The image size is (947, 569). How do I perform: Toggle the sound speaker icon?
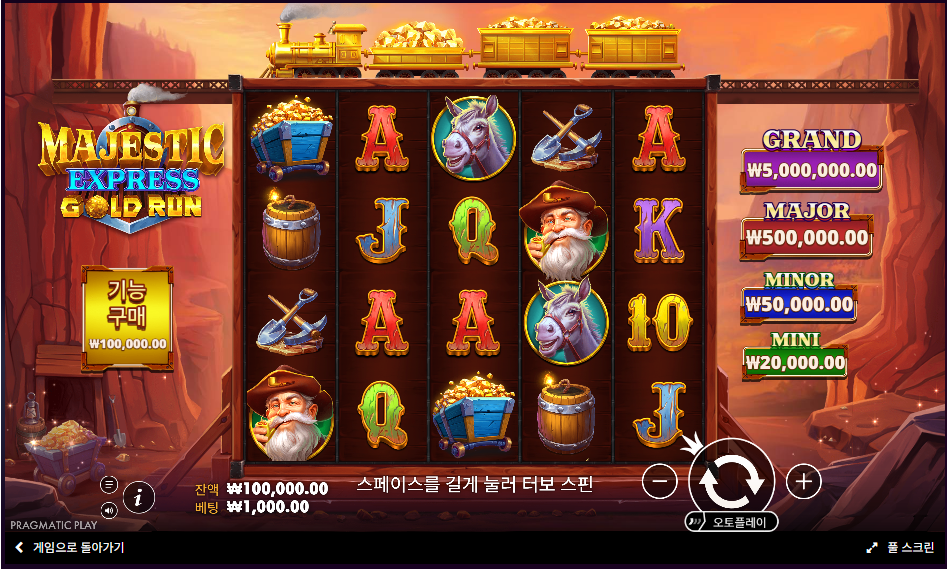[x=109, y=510]
